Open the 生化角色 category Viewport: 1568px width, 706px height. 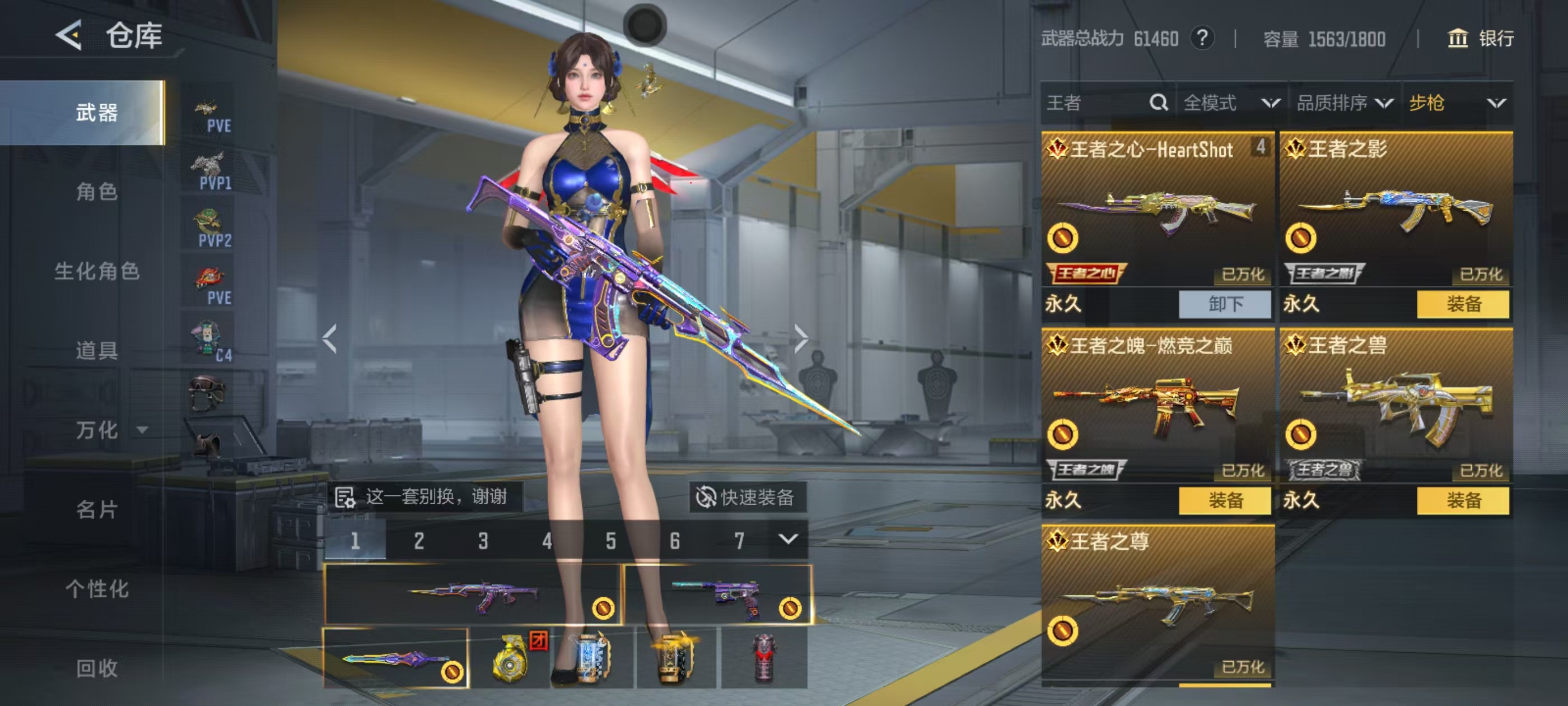[96, 271]
